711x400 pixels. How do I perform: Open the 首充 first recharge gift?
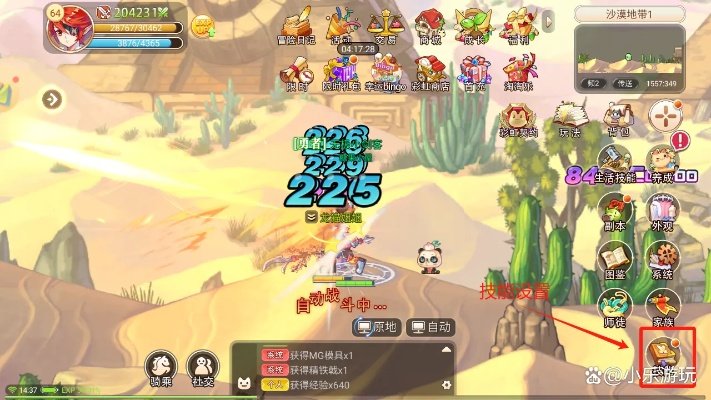[x=474, y=71]
